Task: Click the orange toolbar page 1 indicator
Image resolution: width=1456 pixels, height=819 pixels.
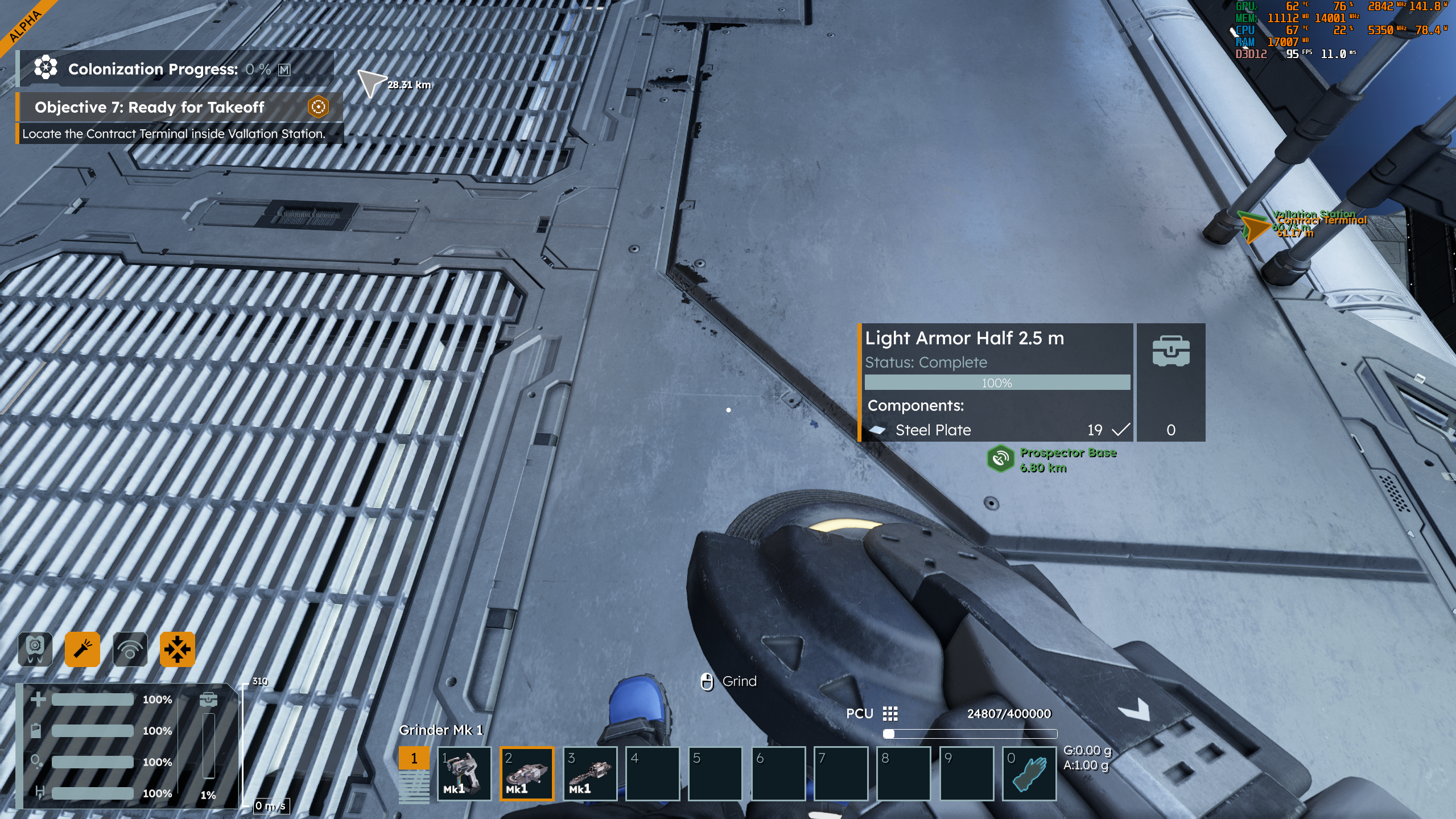Action: [414, 758]
